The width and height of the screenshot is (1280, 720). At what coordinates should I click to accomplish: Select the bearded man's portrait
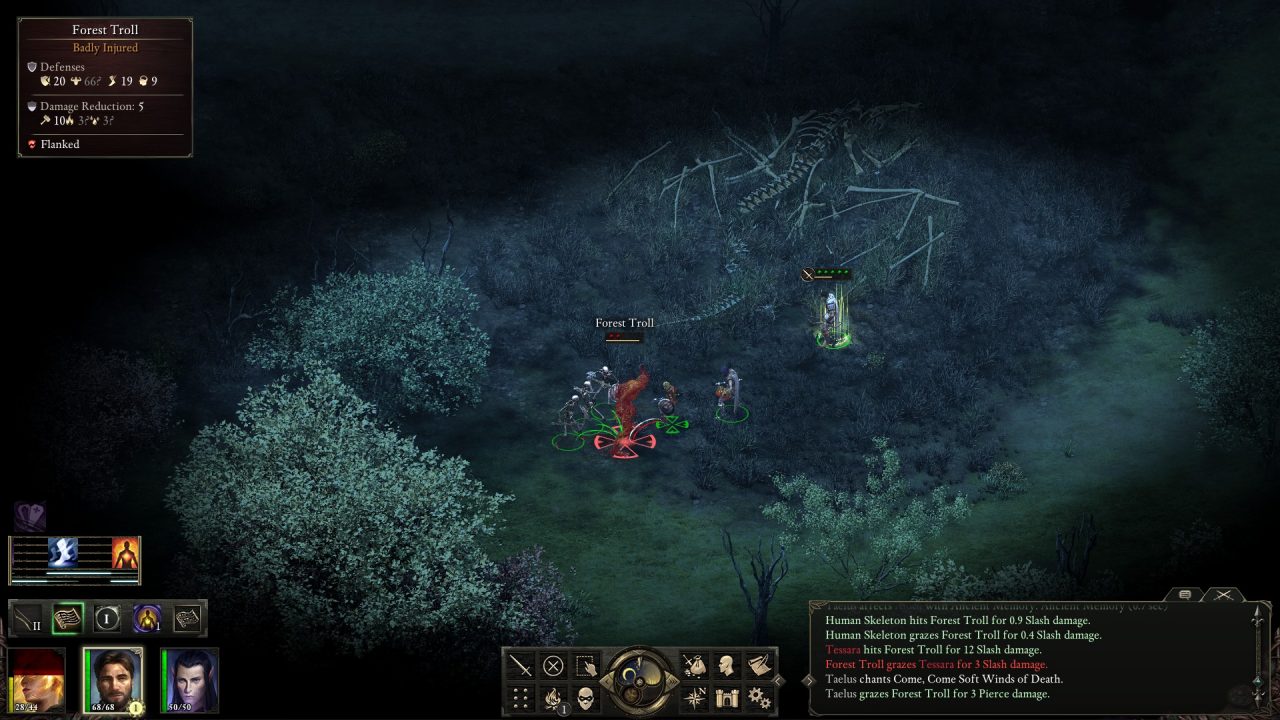pyautogui.click(x=113, y=680)
